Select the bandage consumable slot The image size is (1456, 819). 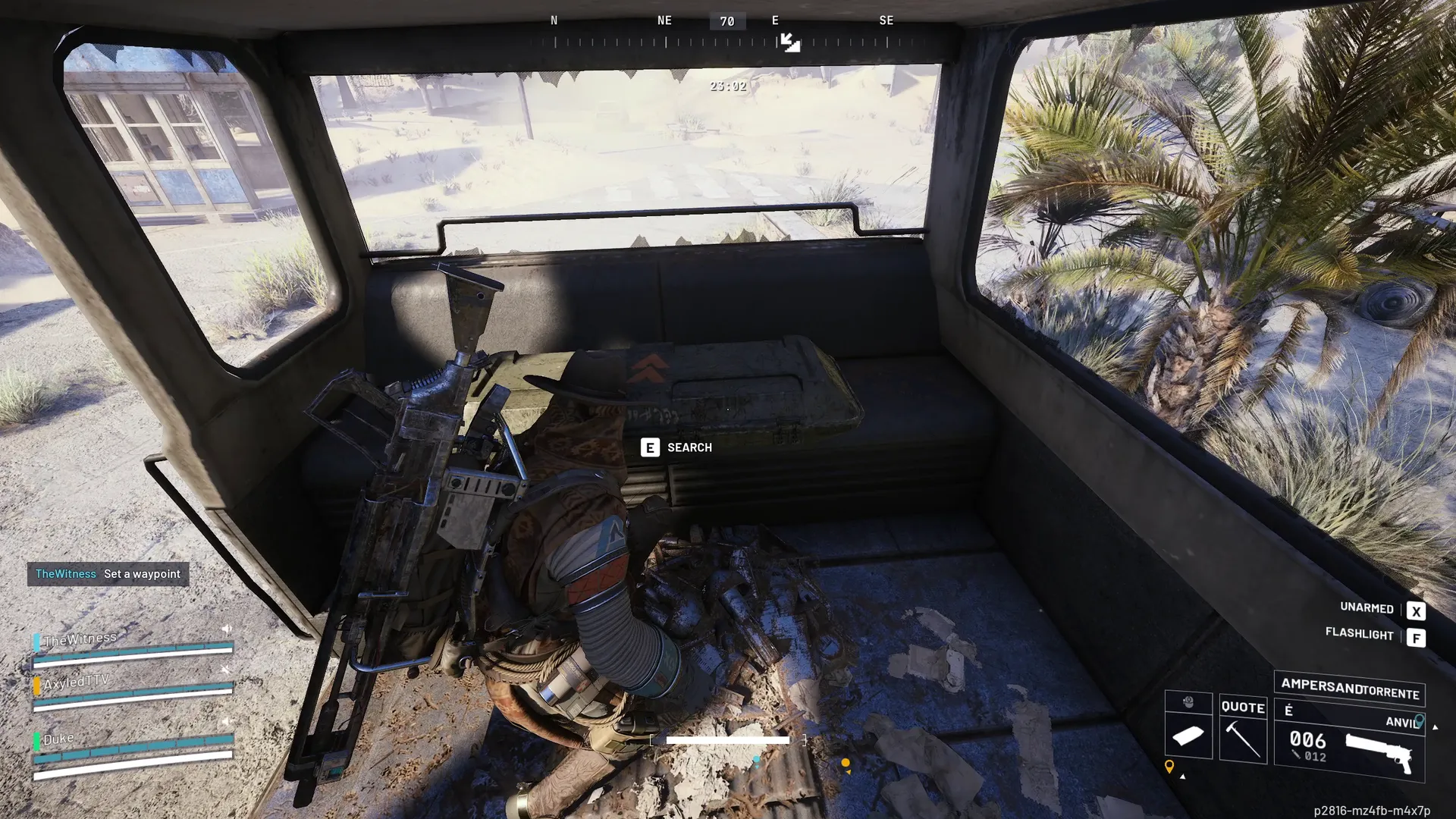[x=1188, y=736]
